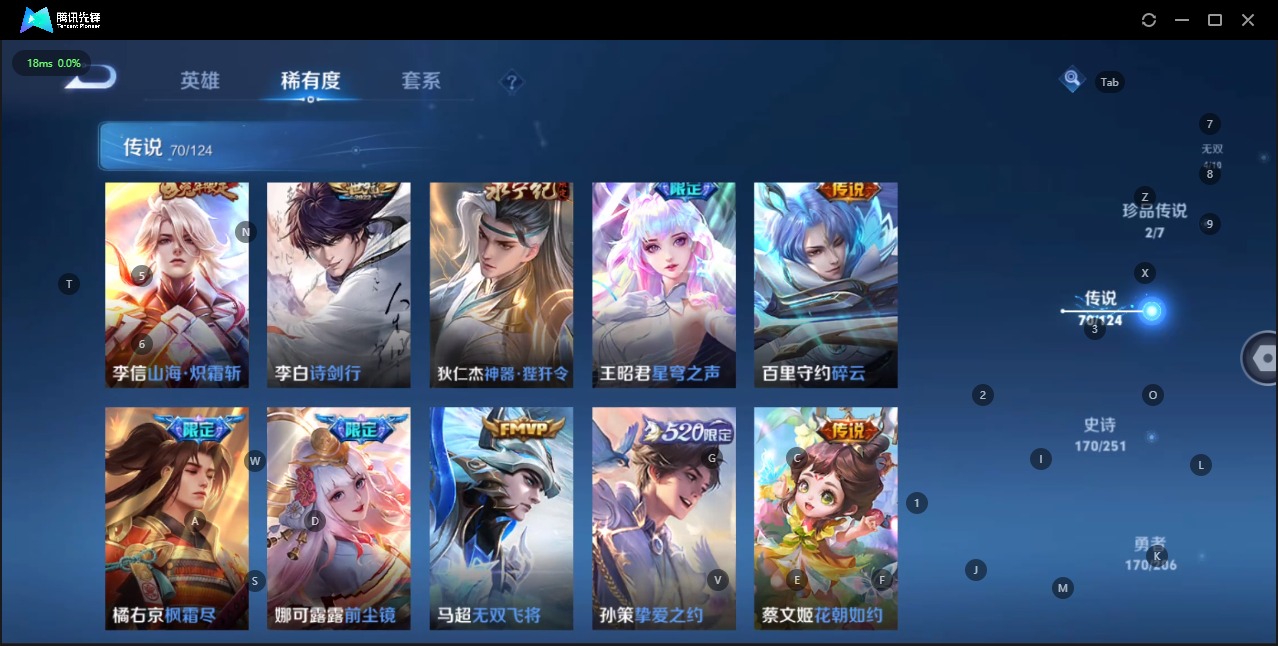Select the 马超 无双飞将 skin card
This screenshot has height=646, width=1278.
coord(501,518)
